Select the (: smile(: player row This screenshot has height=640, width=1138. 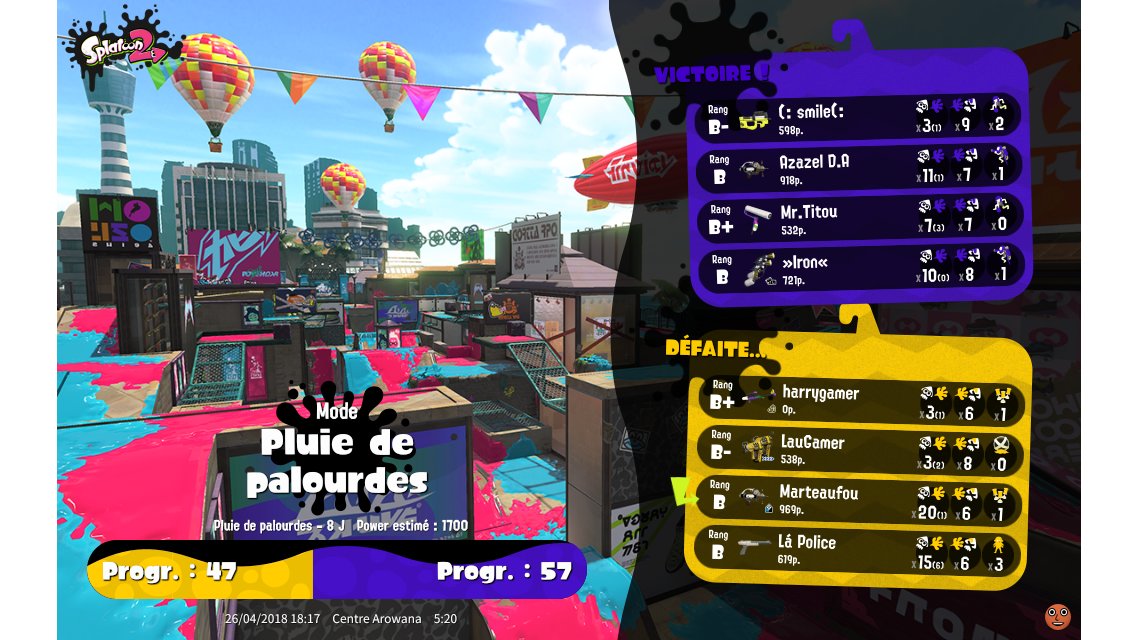click(859, 117)
